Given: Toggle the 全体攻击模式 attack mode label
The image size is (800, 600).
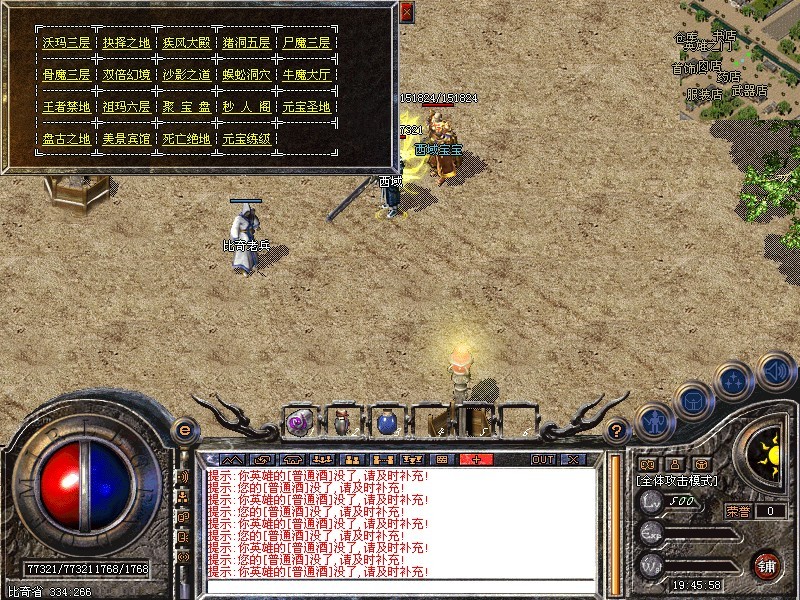Looking at the screenshot, I should (675, 481).
